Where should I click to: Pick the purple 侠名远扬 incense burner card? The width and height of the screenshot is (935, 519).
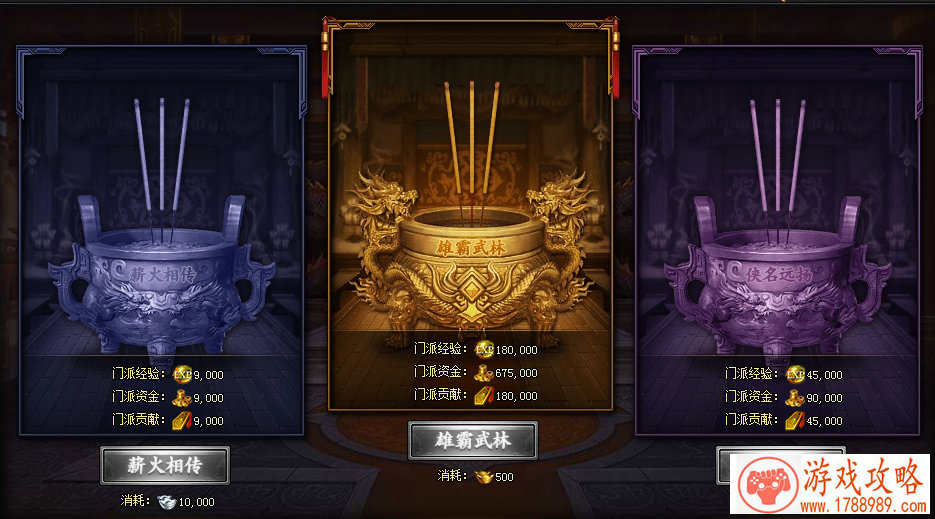tap(778, 240)
